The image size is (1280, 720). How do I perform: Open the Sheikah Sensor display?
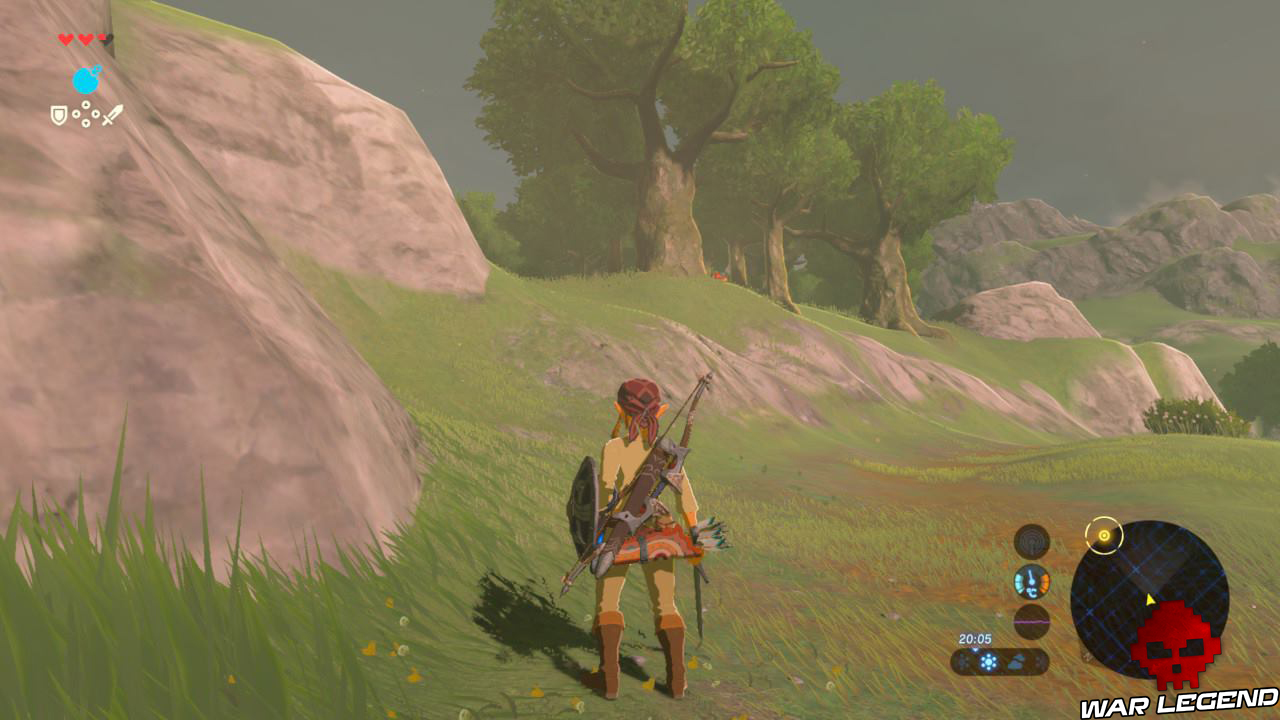(1031, 540)
